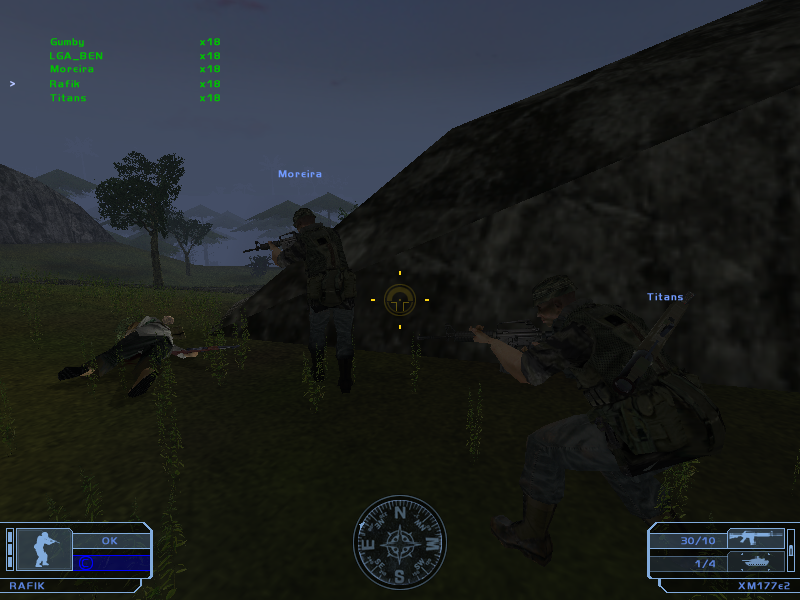The width and height of the screenshot is (800, 600).
Task: Switch to the tank-icon secondary weapon
Action: point(755,561)
